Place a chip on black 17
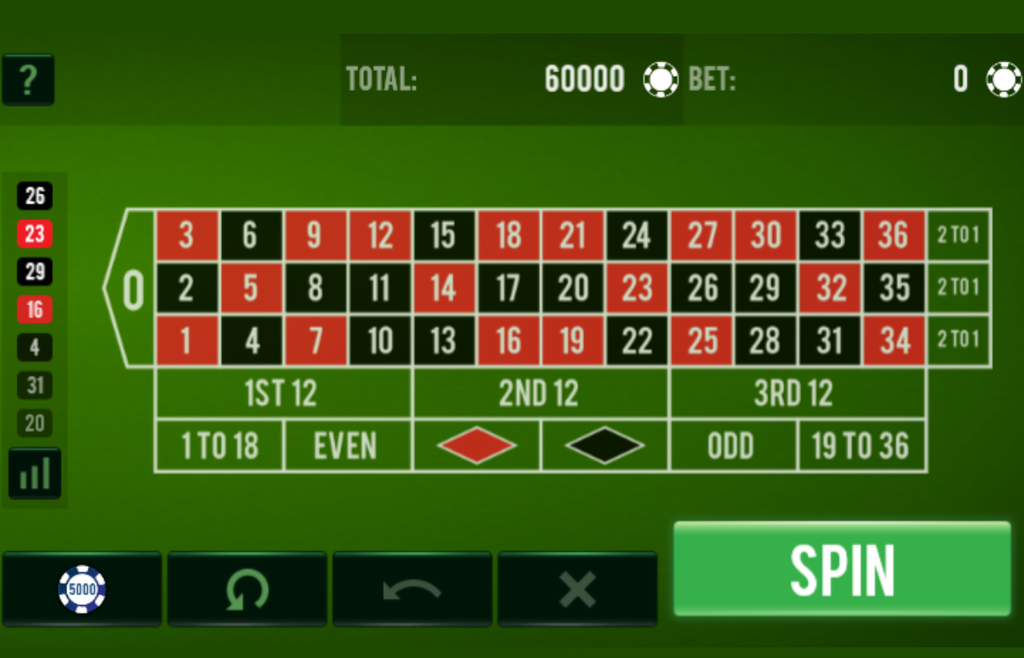Screen dimensions: 1024x658 coord(509,288)
